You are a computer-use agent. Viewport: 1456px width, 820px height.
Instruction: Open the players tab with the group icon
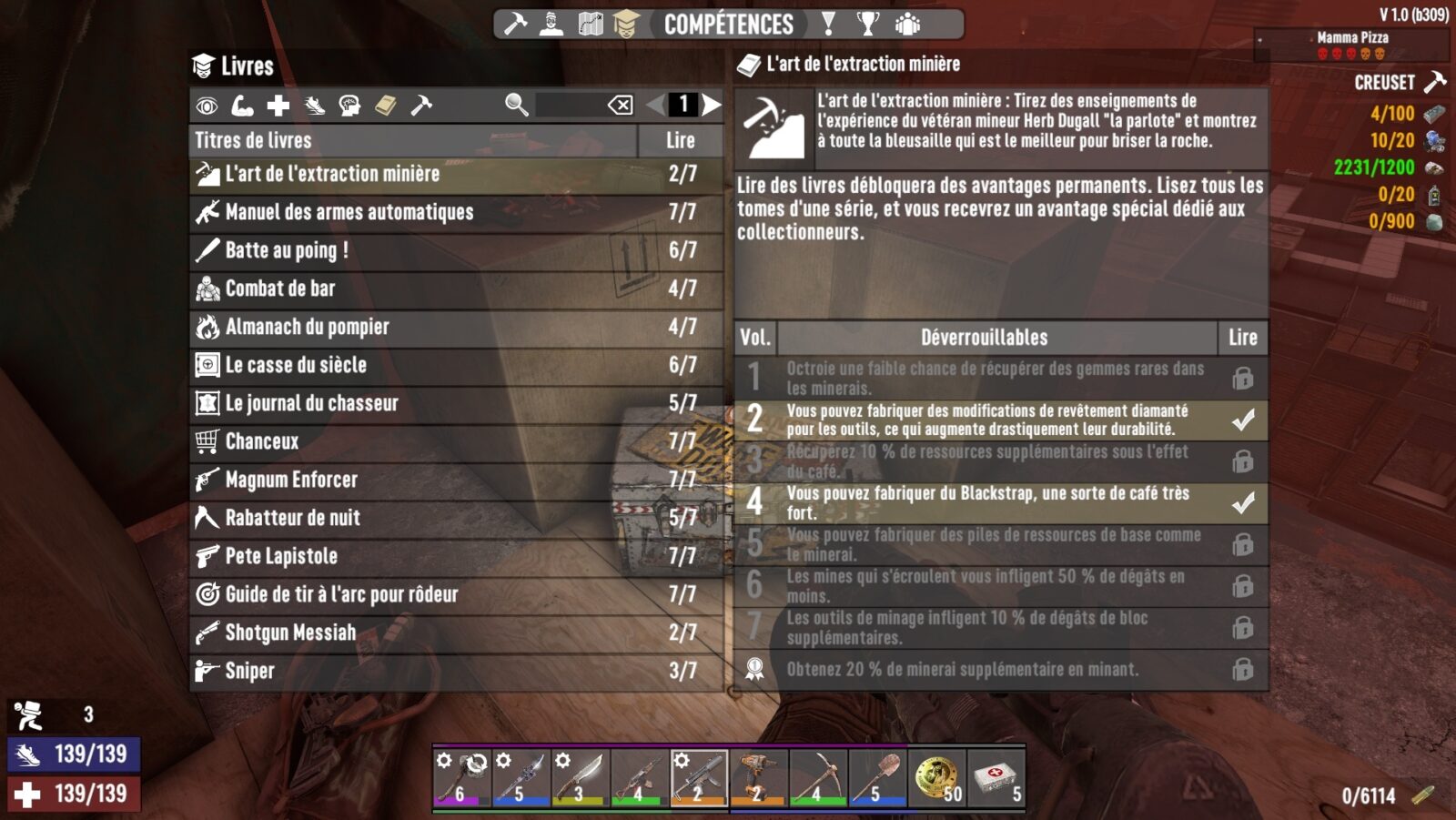[x=907, y=24]
